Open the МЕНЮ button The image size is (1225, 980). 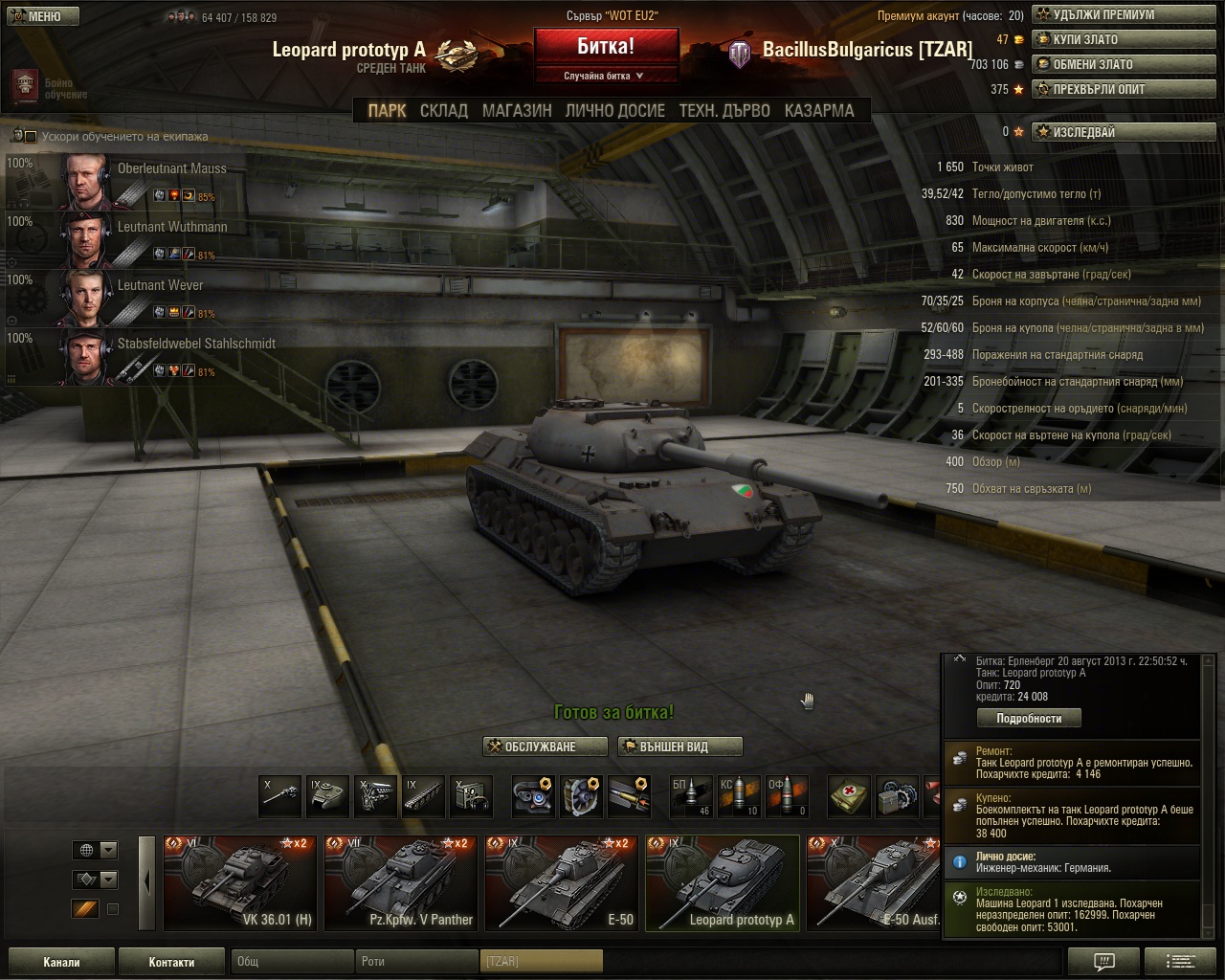tap(43, 16)
